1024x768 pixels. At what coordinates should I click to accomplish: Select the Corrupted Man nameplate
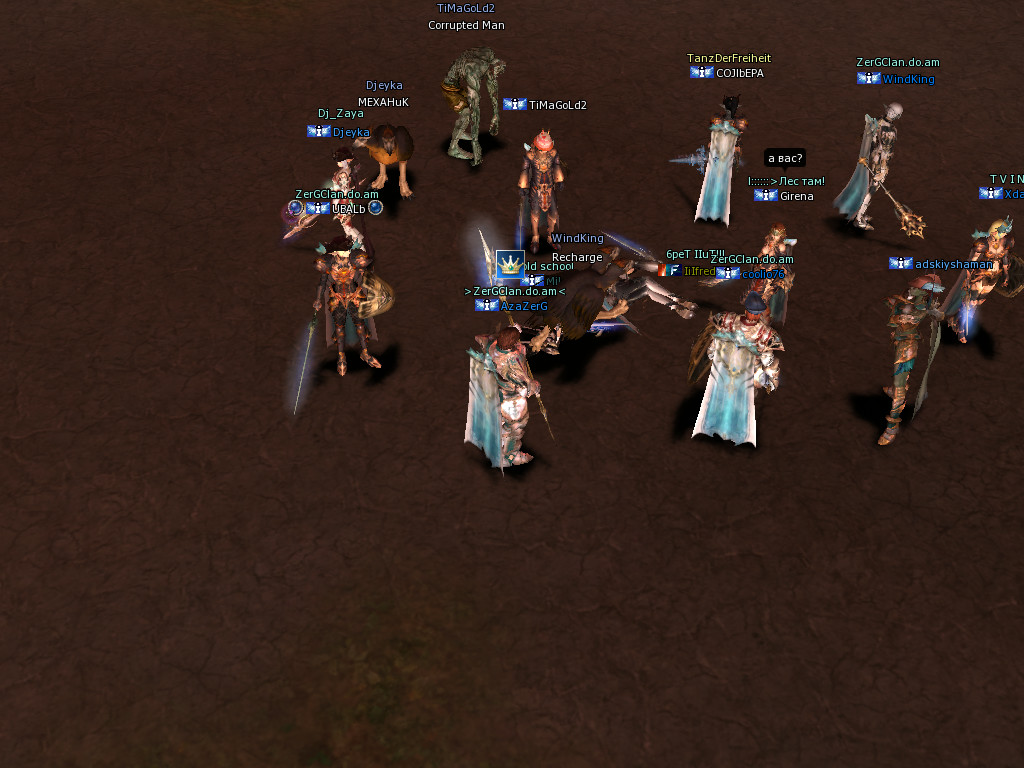(x=466, y=25)
